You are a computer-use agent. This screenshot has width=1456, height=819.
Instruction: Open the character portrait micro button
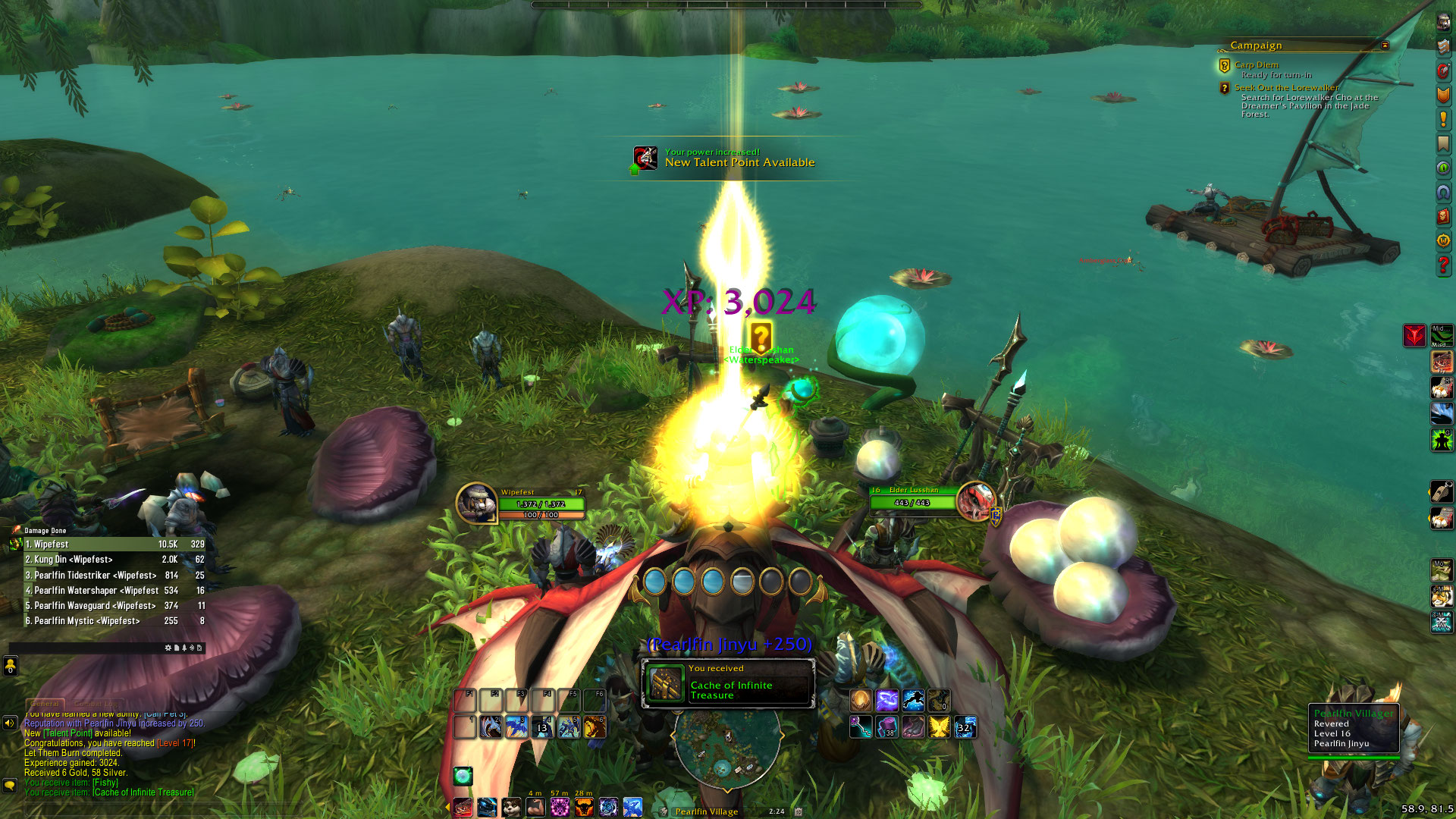[1443, 22]
